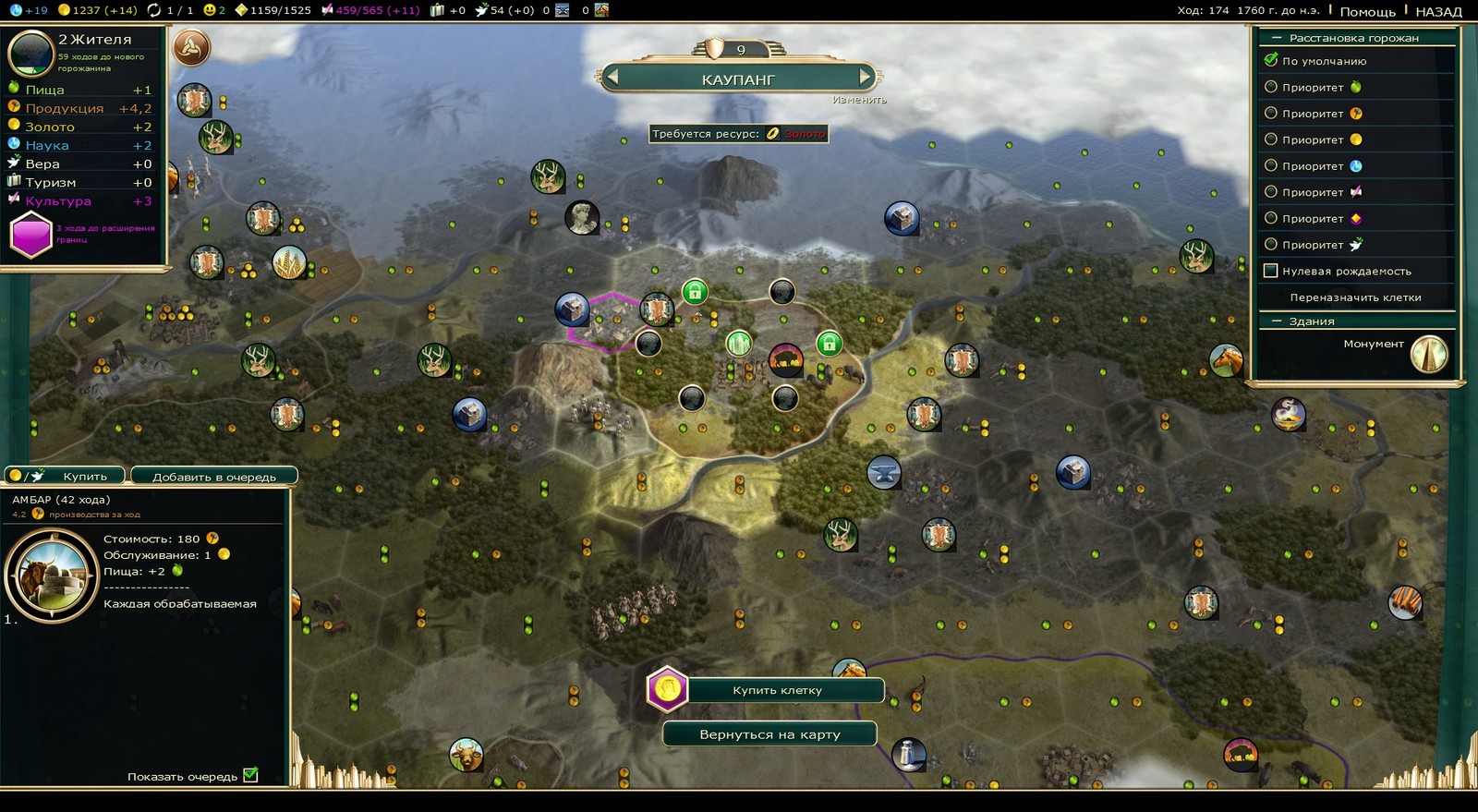
Task: Select Добавить в очередь button
Action: [213, 476]
